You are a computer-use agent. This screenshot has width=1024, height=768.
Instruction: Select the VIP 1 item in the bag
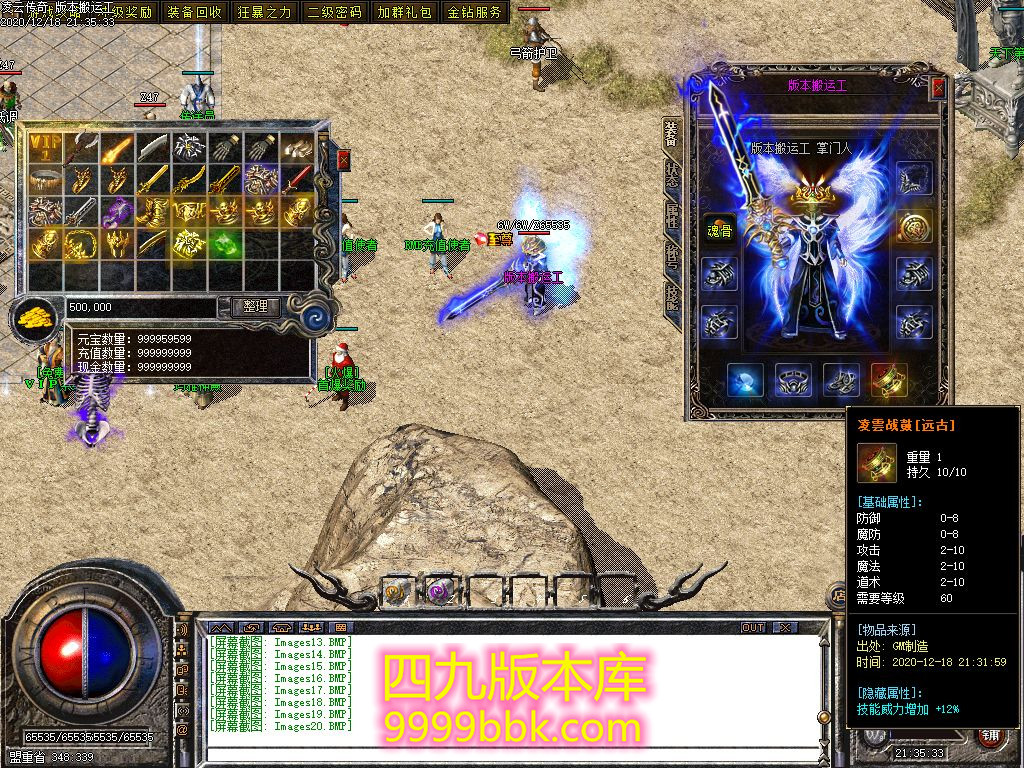(45, 148)
